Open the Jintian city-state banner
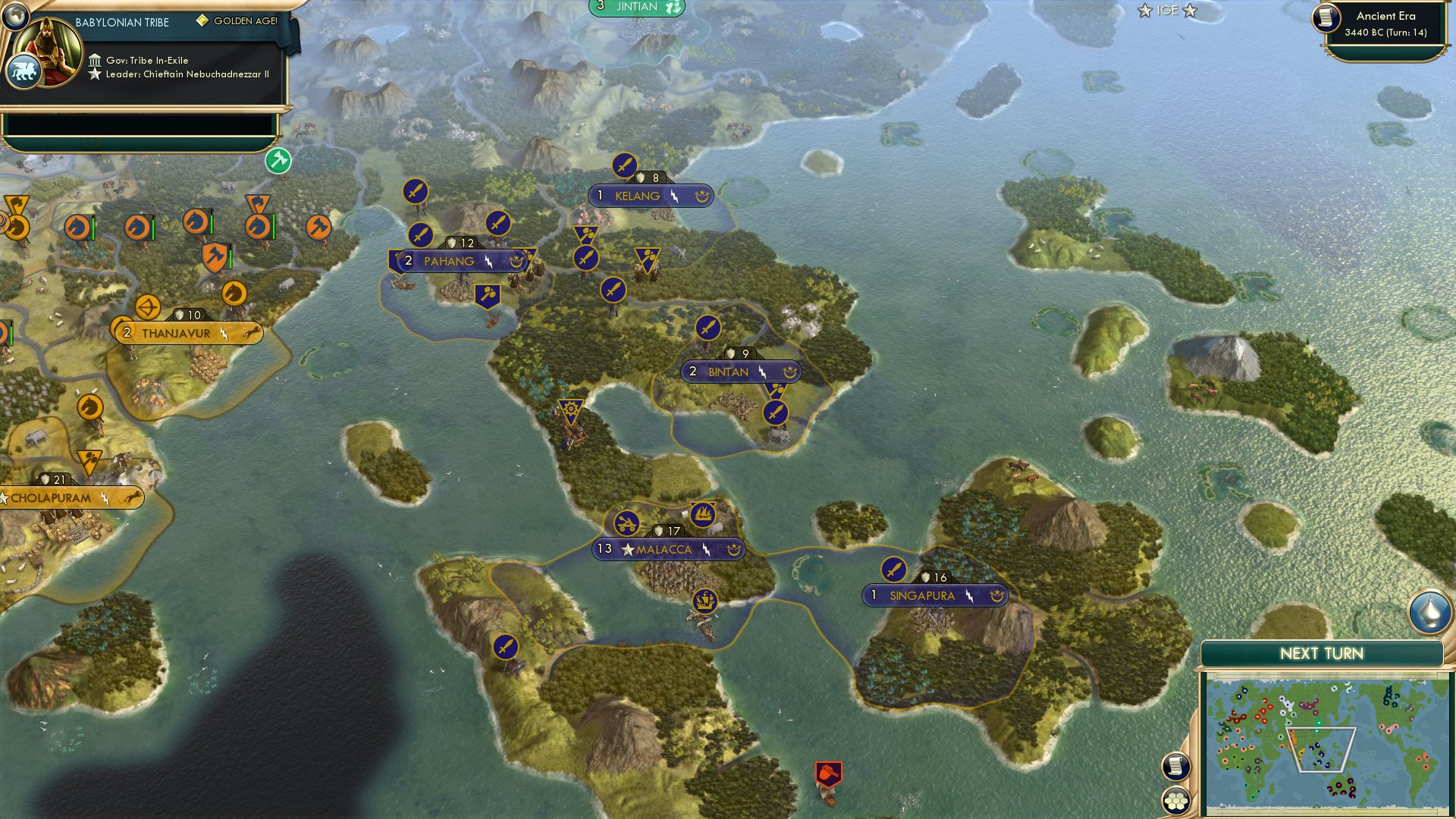This screenshot has width=1456, height=819. 635,7
